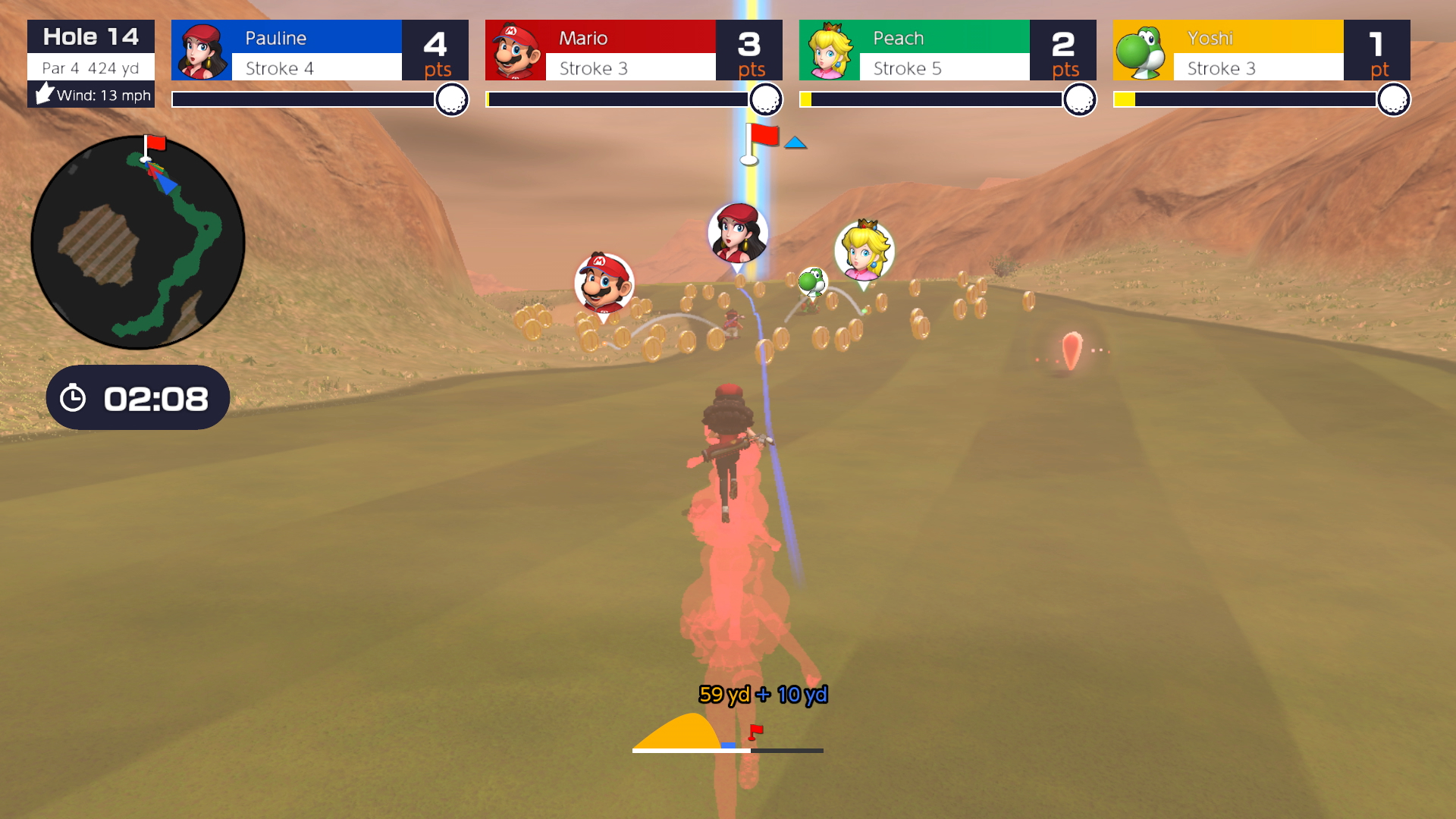Select Yoshi's player scorecard
This screenshot has width=1456, height=819.
pos(1261,50)
